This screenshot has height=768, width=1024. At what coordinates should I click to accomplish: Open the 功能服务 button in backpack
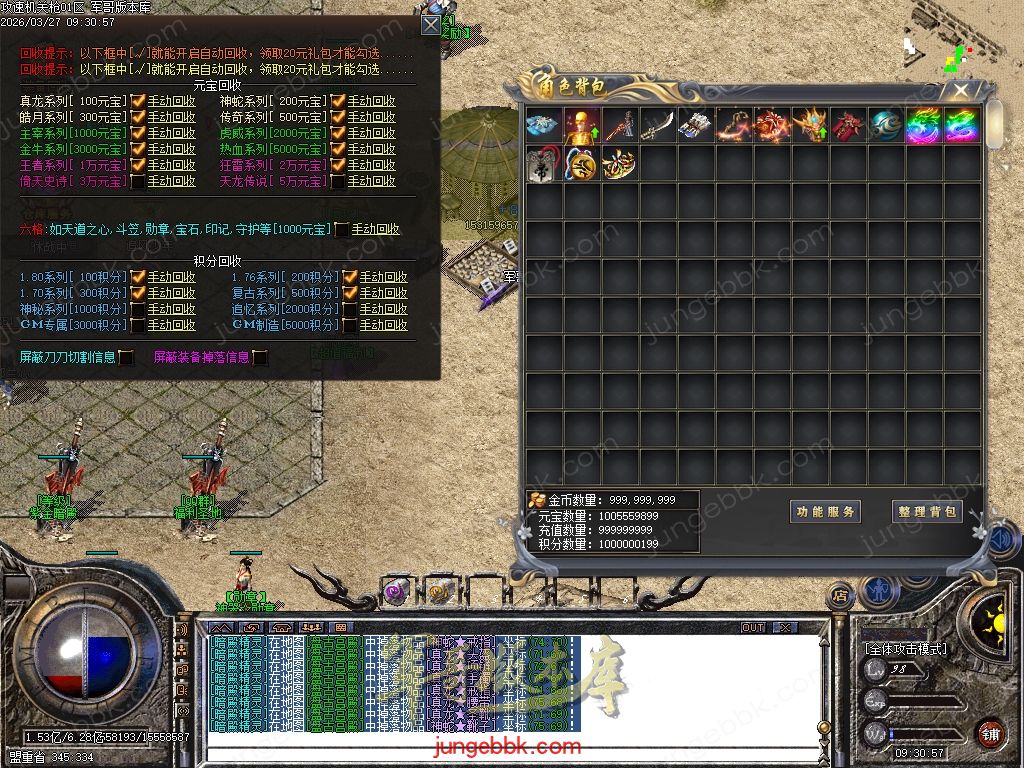pyautogui.click(x=825, y=511)
